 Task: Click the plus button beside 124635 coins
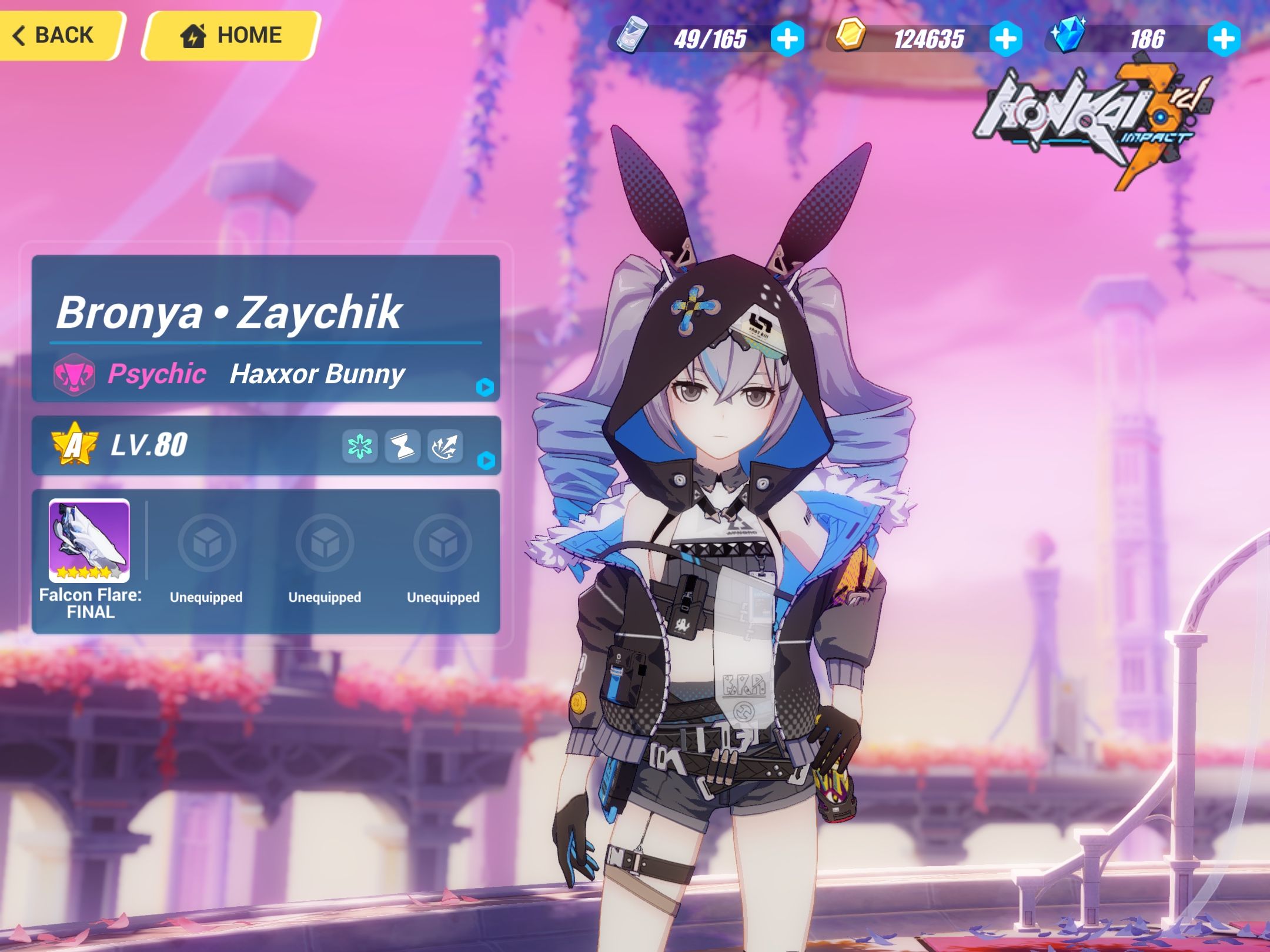tap(1007, 39)
